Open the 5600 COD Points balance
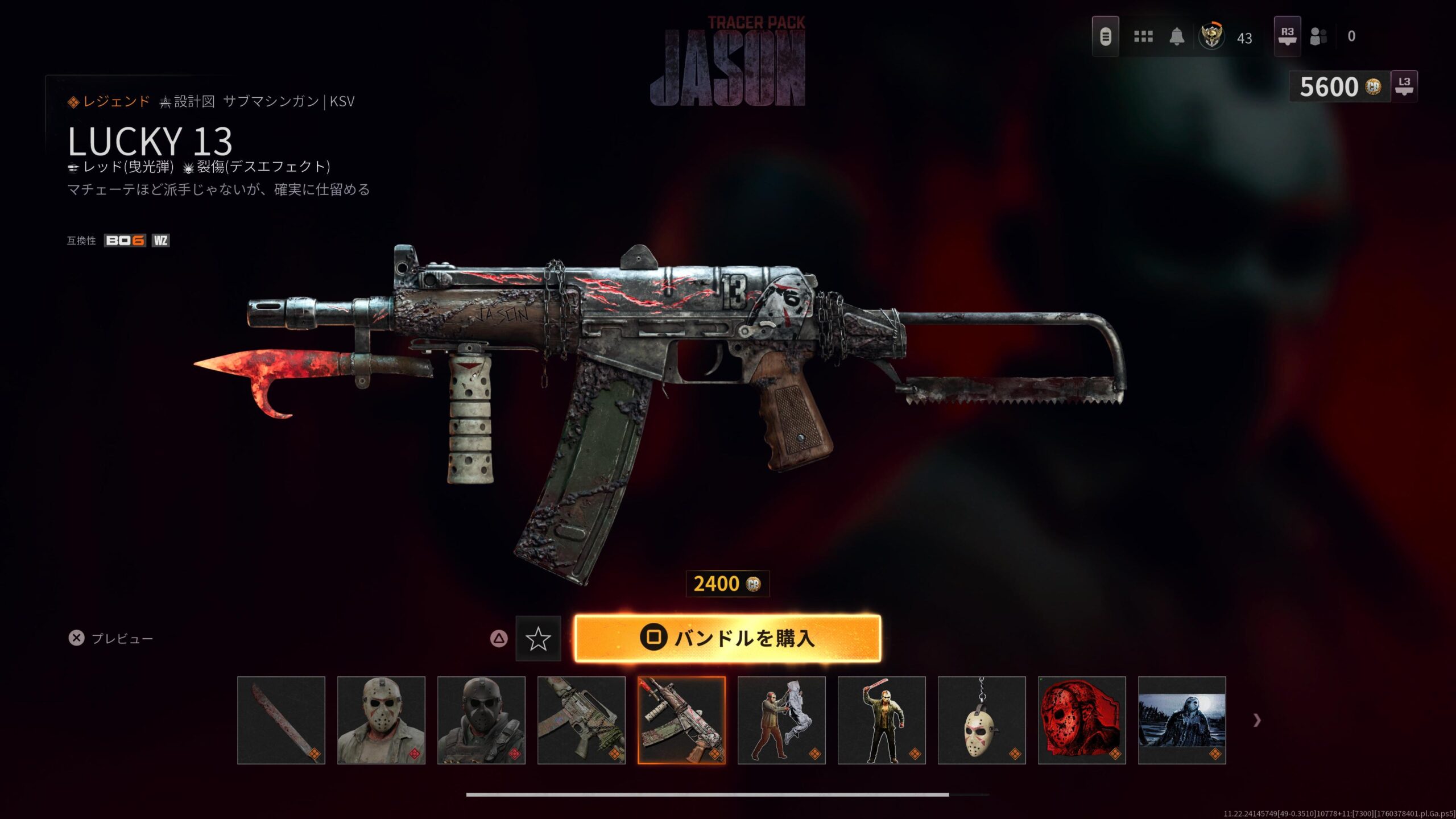The height and width of the screenshot is (819, 1456). [x=1339, y=87]
